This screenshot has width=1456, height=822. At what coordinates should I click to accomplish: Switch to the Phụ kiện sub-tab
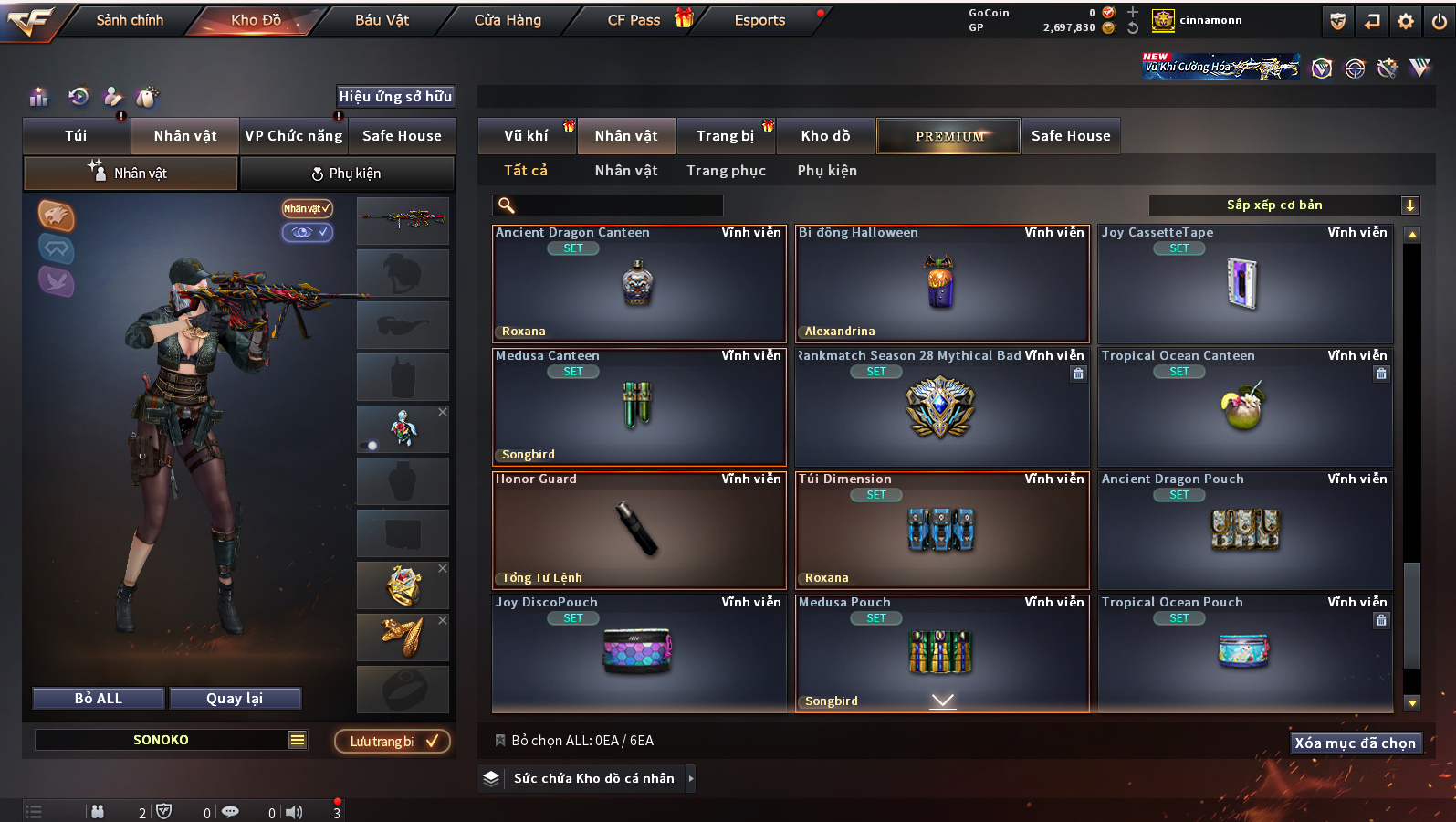(347, 174)
